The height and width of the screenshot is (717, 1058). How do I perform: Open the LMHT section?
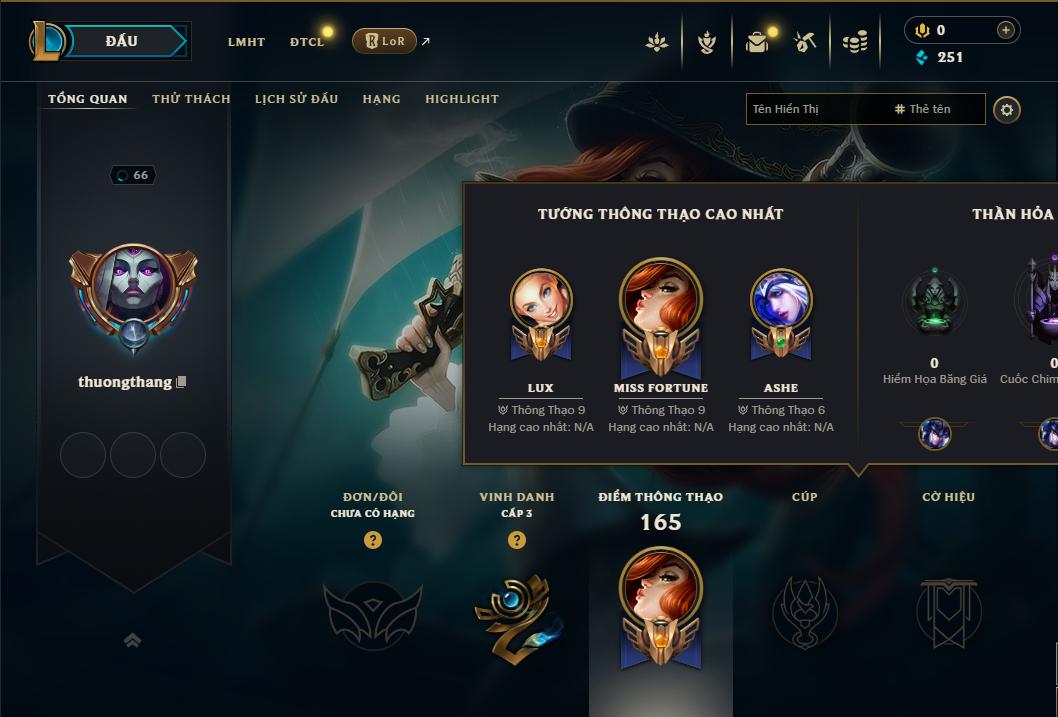tap(246, 42)
